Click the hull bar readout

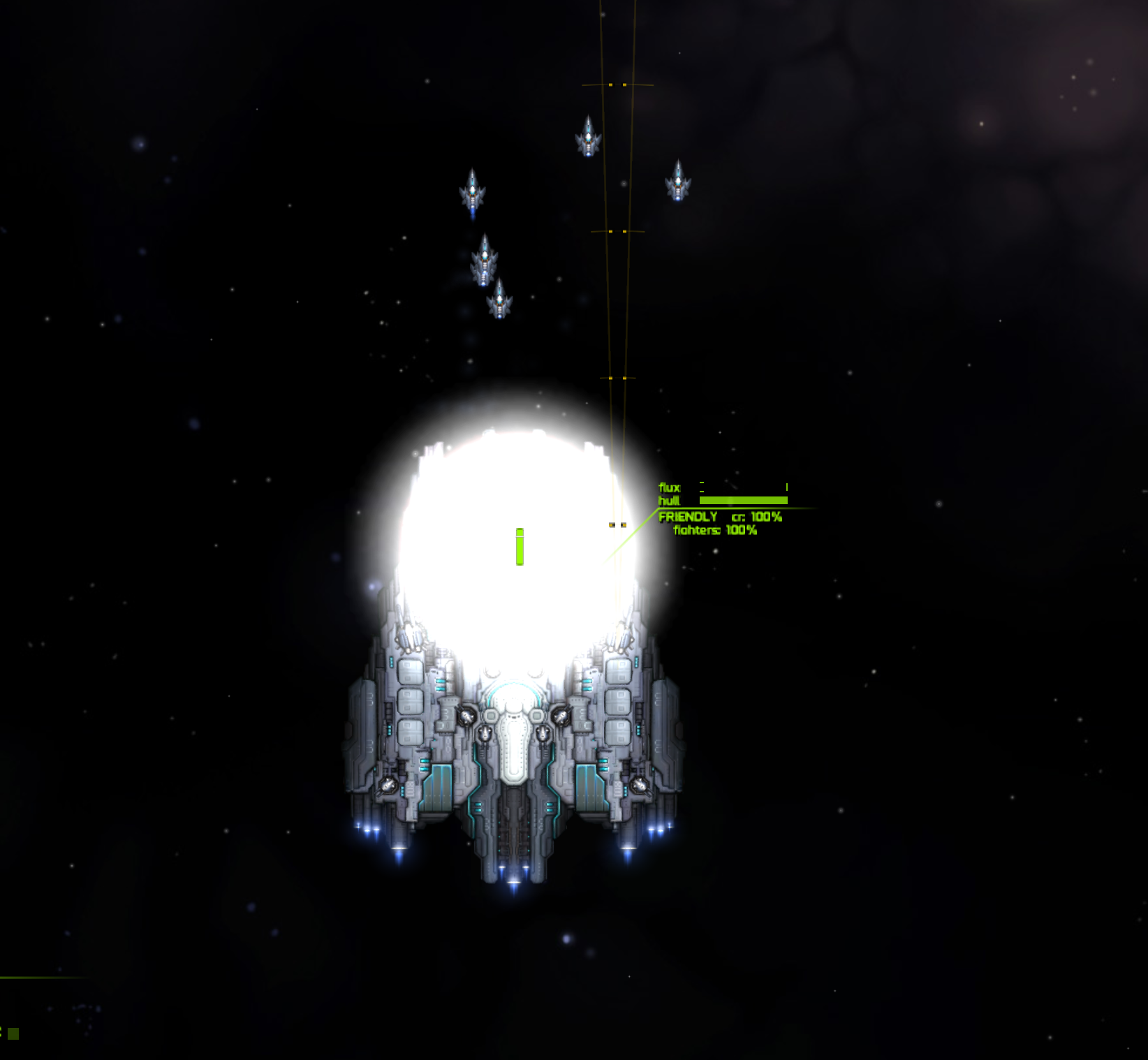pos(744,501)
